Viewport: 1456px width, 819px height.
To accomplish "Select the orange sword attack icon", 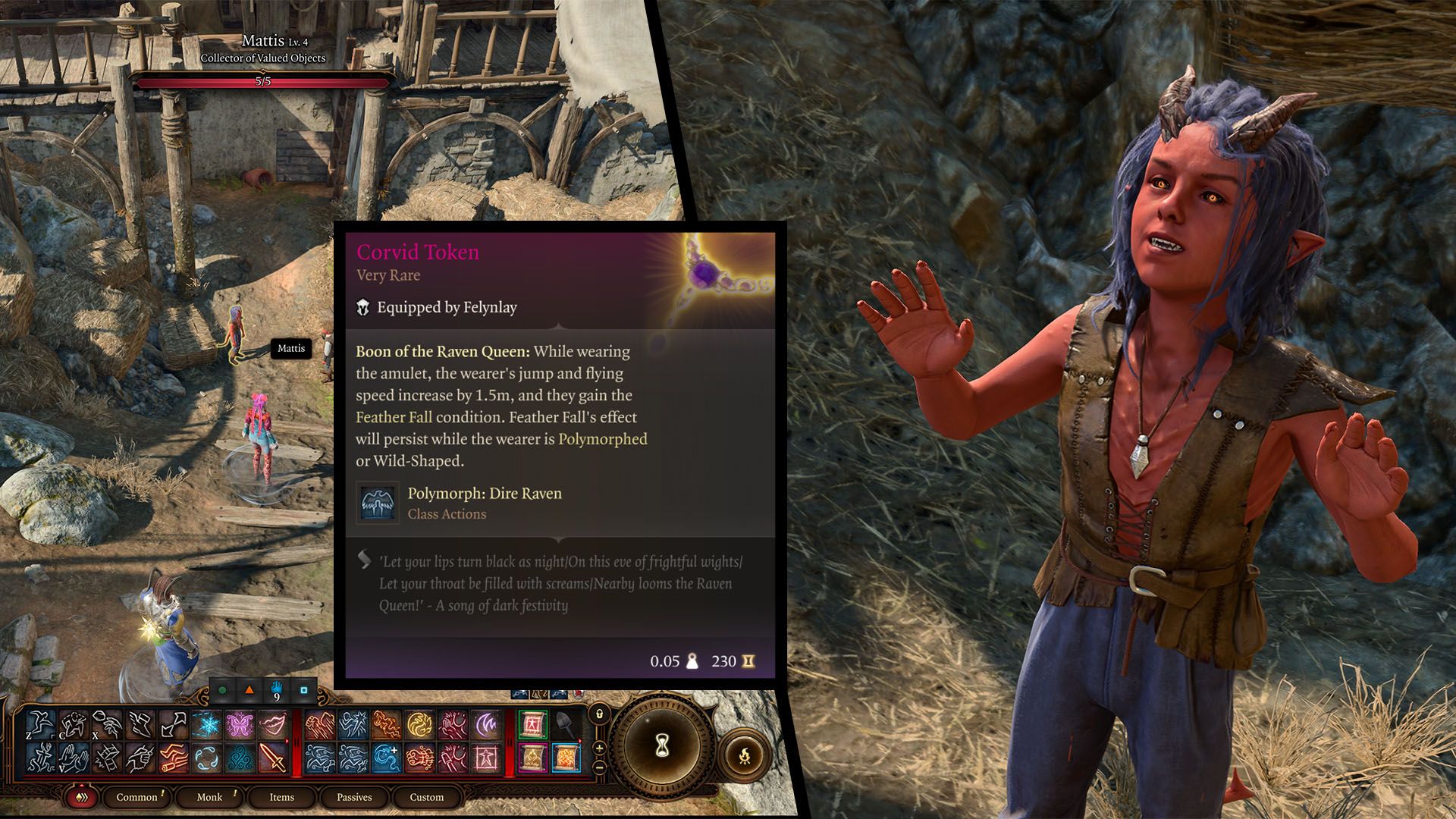I will [x=272, y=758].
